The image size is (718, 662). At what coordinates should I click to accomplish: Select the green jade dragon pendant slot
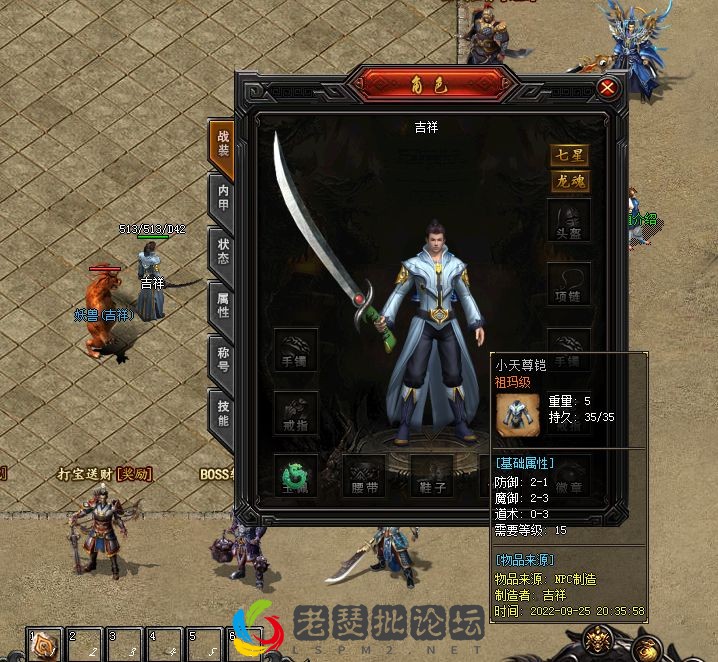click(x=296, y=475)
